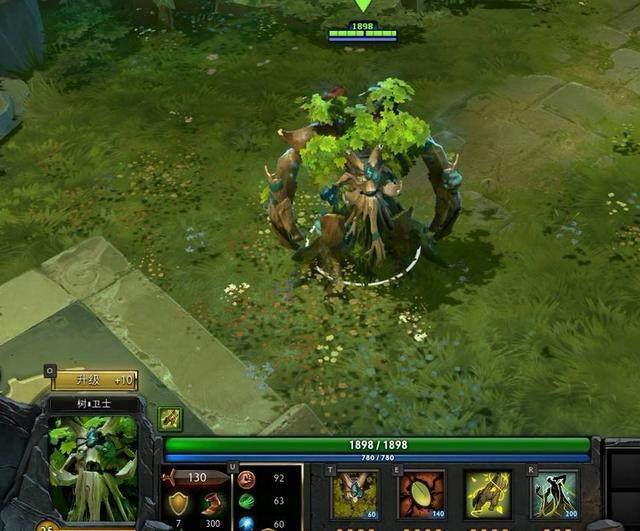Use the Living Armor ability
The width and height of the screenshot is (640, 531).
(488, 494)
